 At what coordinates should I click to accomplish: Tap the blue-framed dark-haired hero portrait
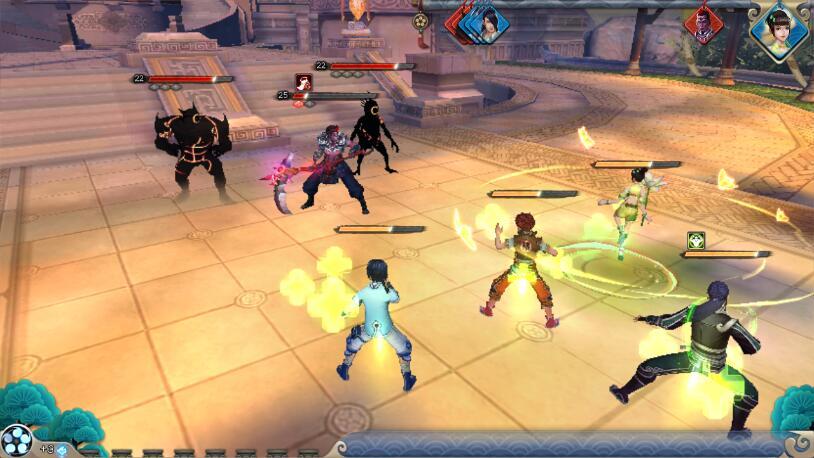point(490,22)
